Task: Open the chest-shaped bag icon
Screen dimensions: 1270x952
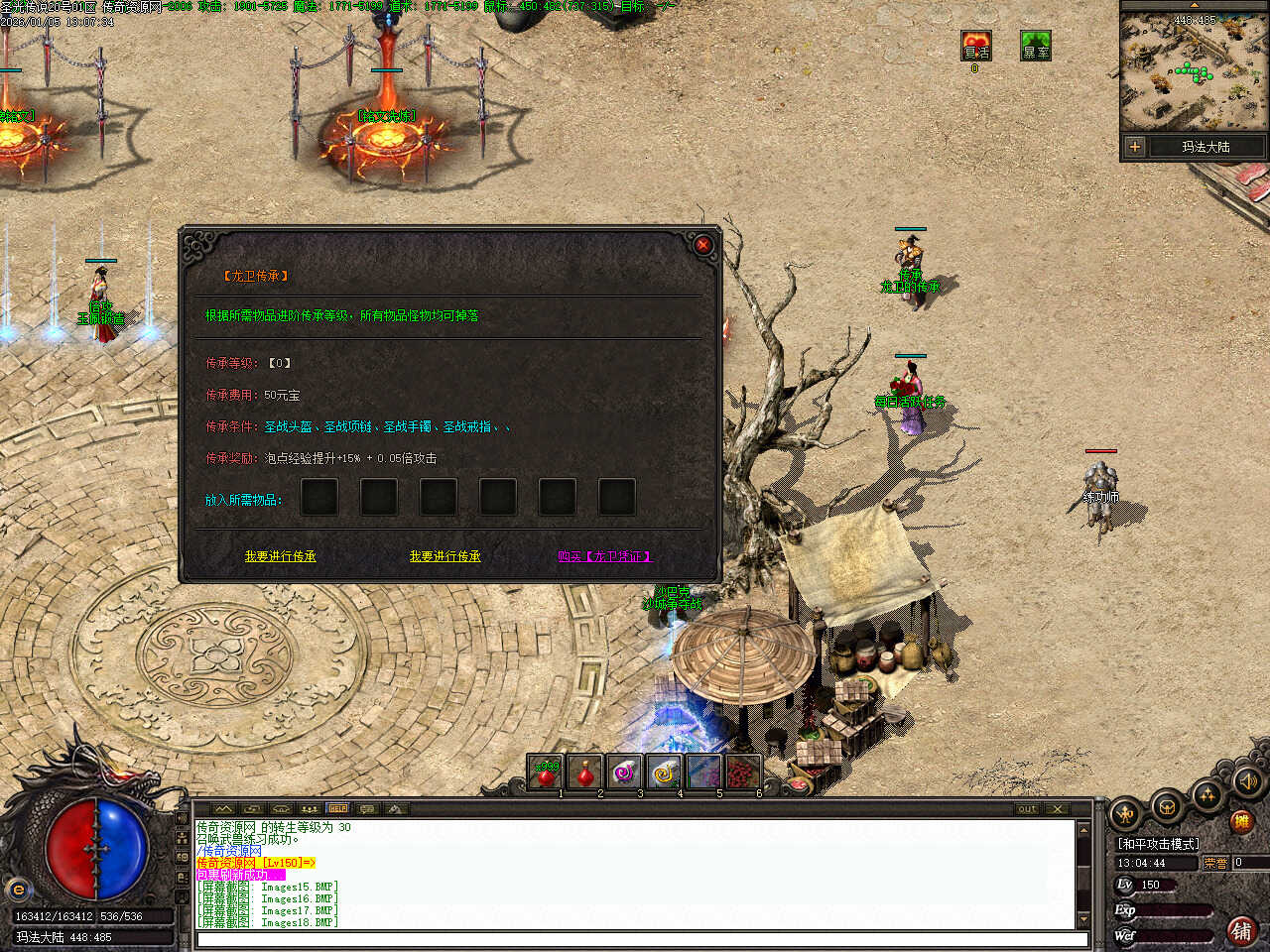Action: pos(1167,807)
